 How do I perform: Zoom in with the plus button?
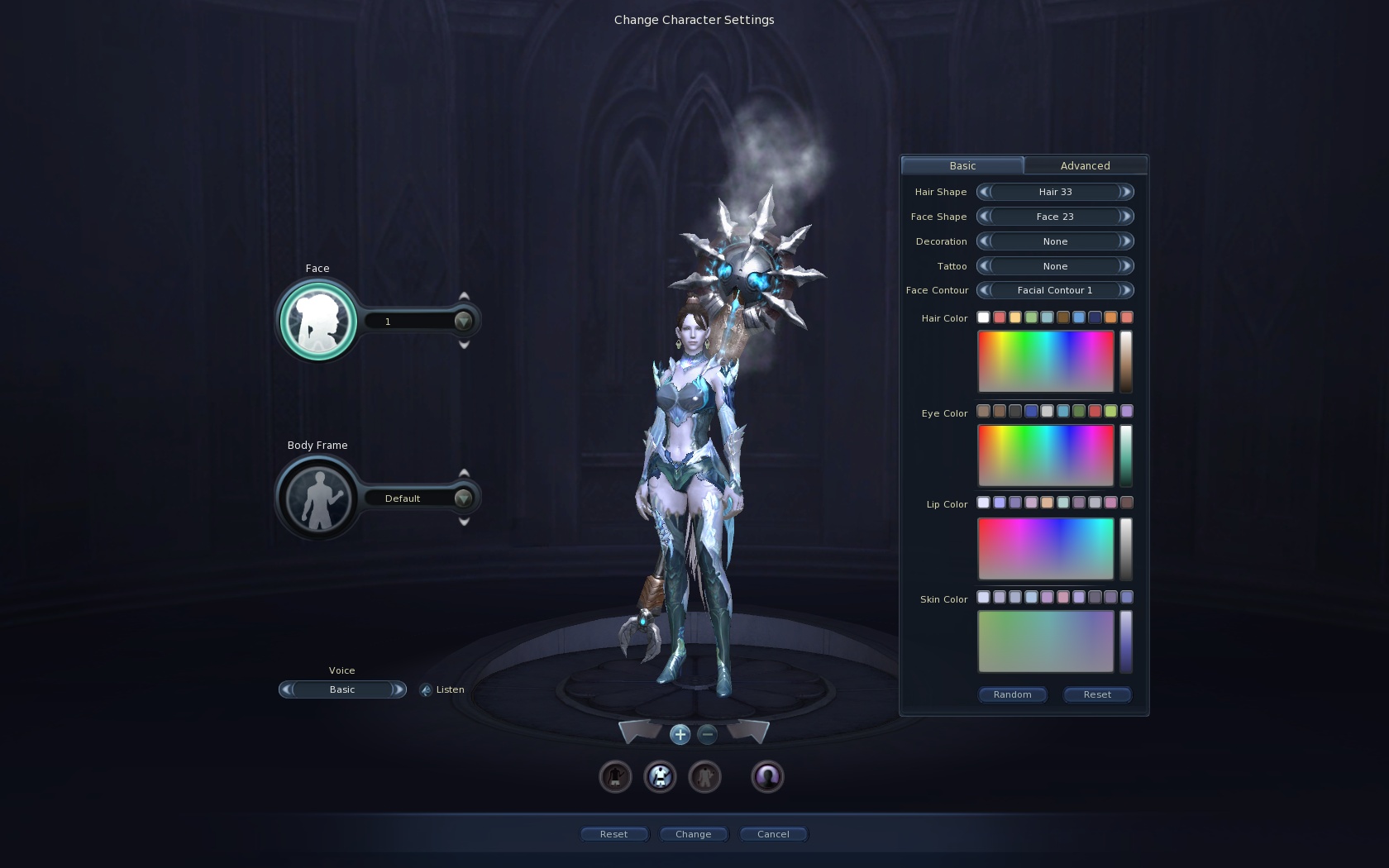(x=680, y=734)
